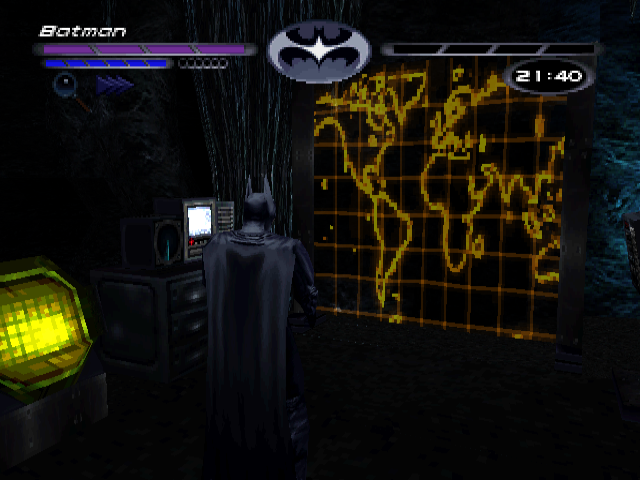The height and width of the screenshot is (480, 640).
Task: Select the blue arrows icon
Action: [114, 86]
